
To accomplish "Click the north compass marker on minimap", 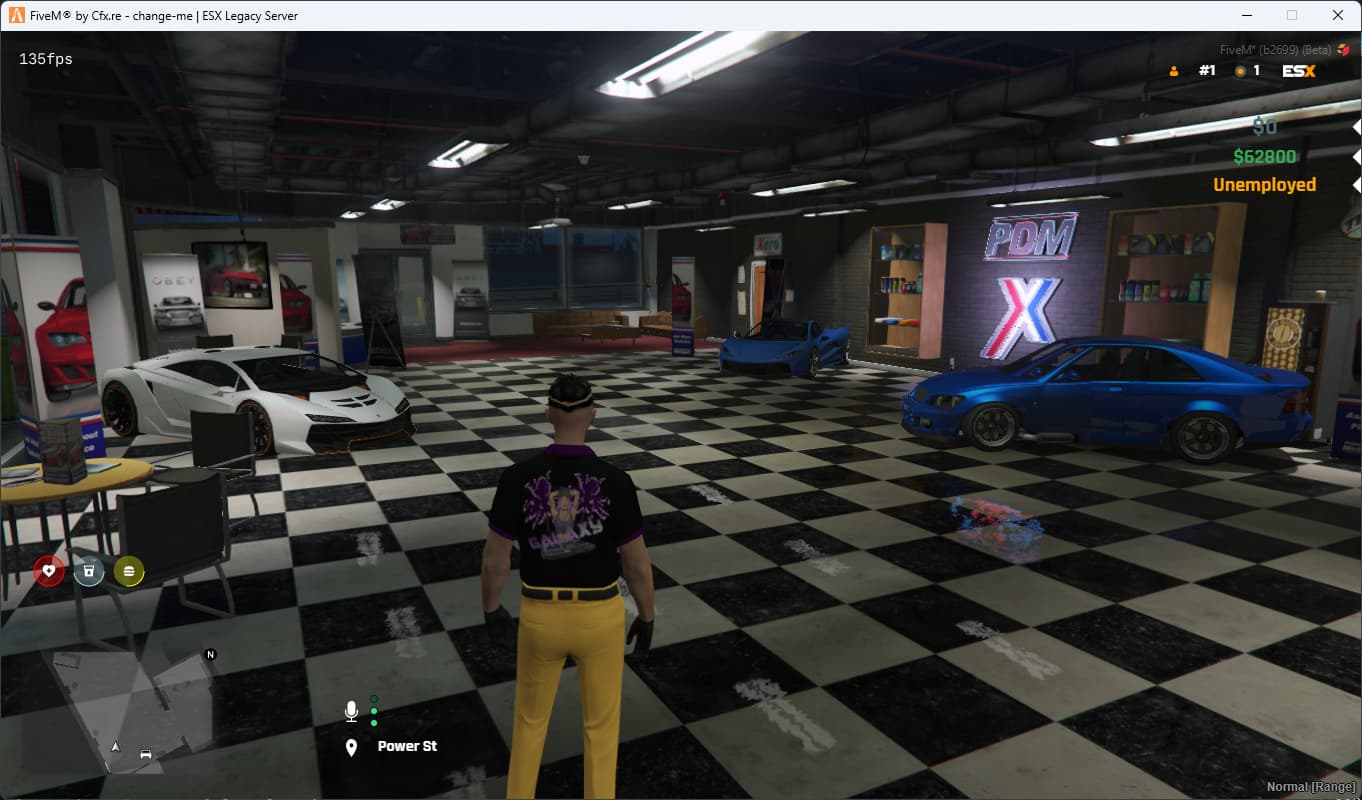I will (x=210, y=652).
